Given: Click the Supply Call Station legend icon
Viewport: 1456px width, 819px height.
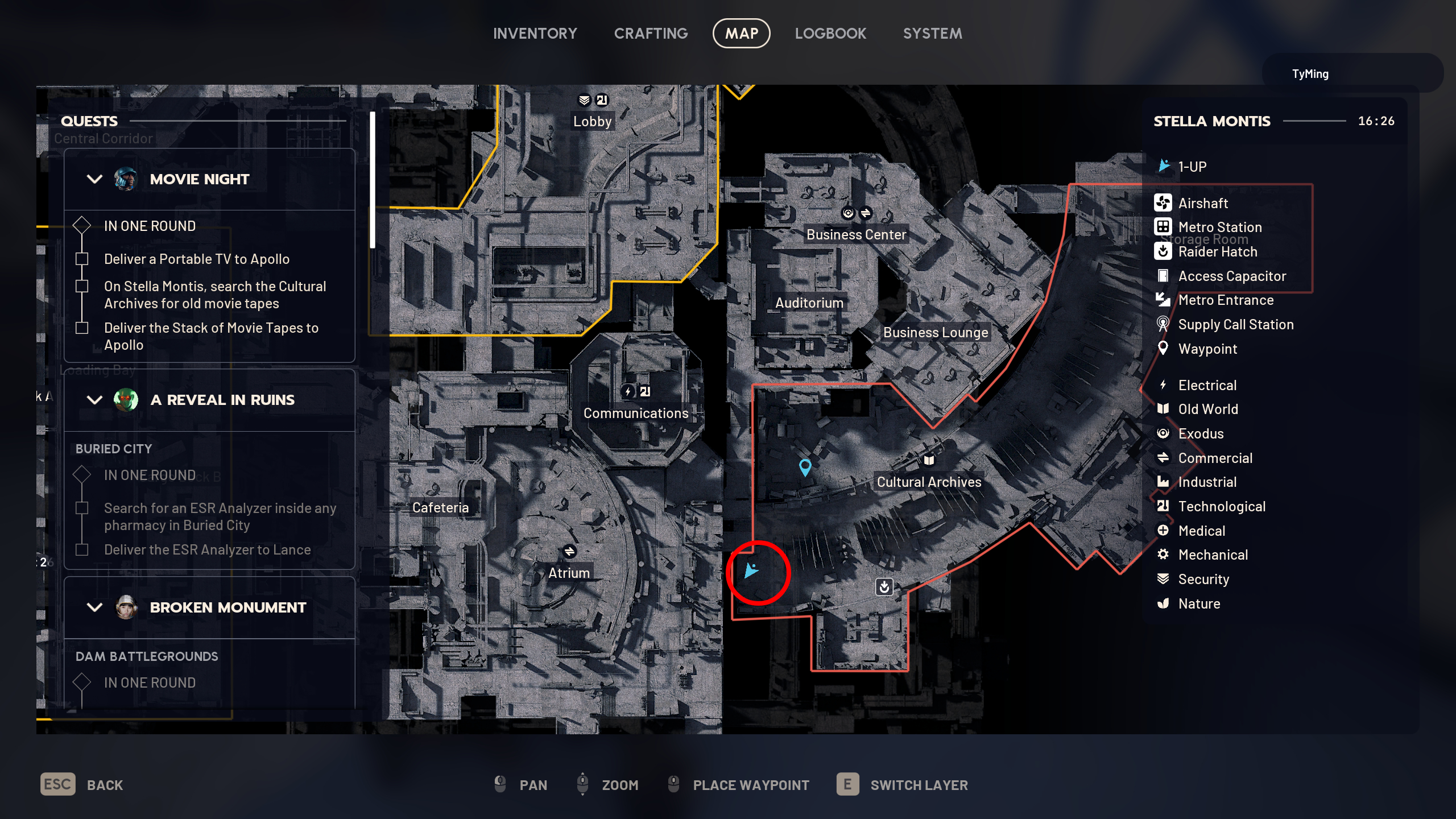Looking at the screenshot, I should click(1164, 324).
